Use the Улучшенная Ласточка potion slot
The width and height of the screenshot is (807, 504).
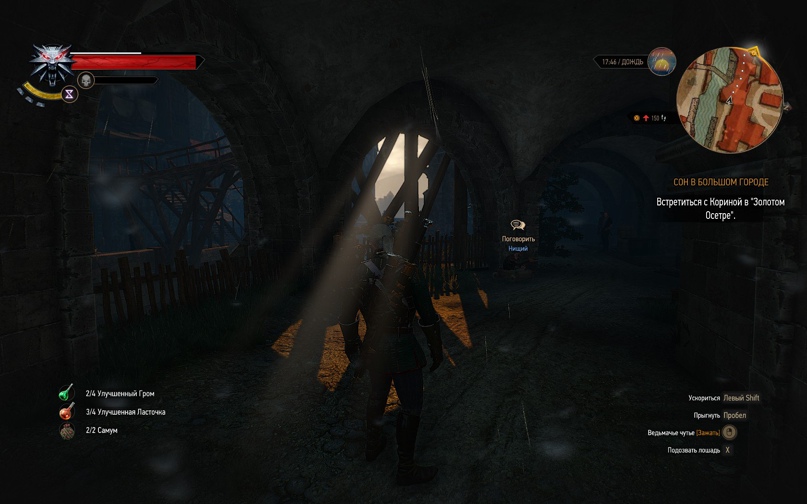click(x=66, y=412)
